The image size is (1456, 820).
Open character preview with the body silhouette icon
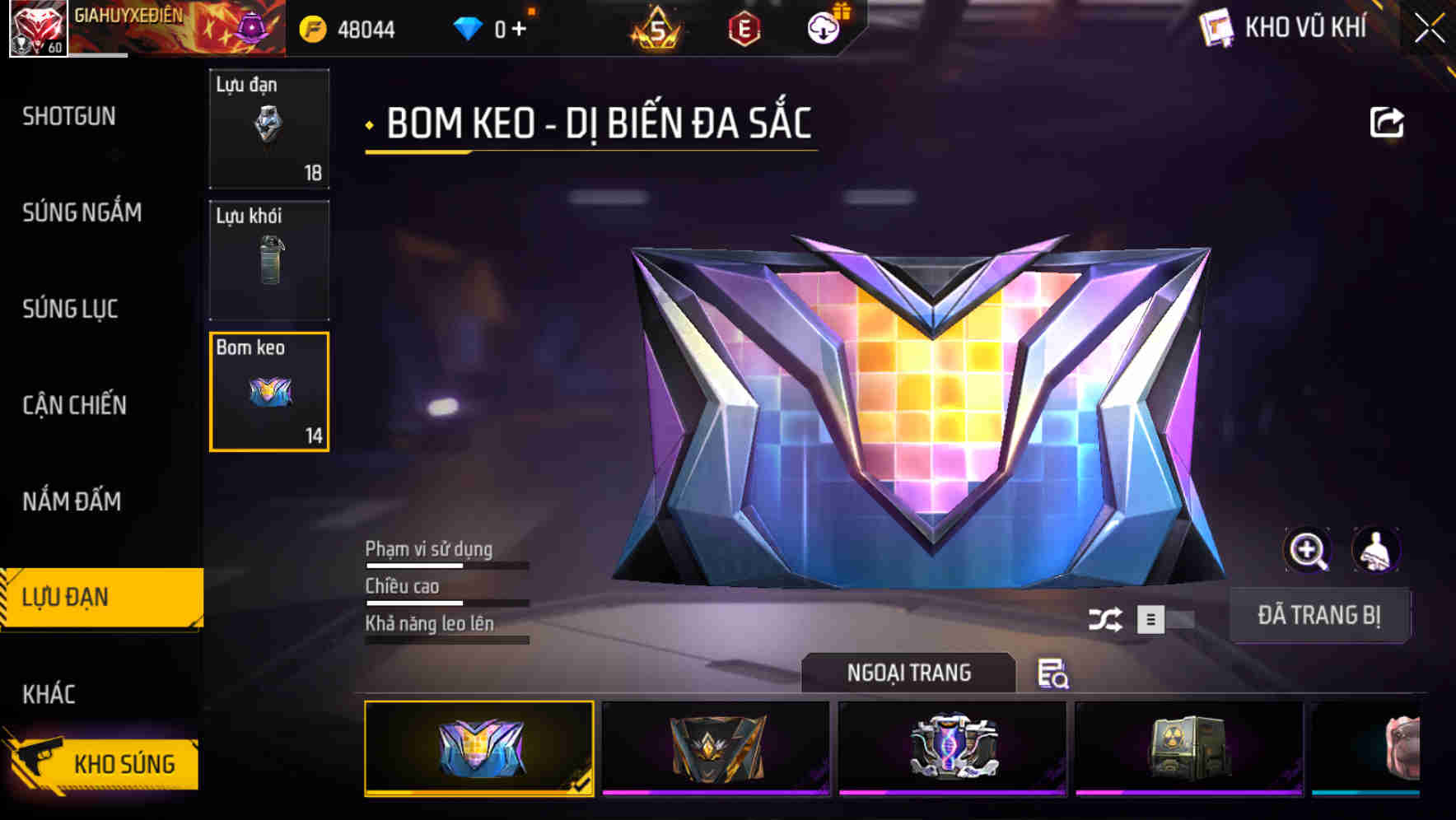click(1374, 550)
